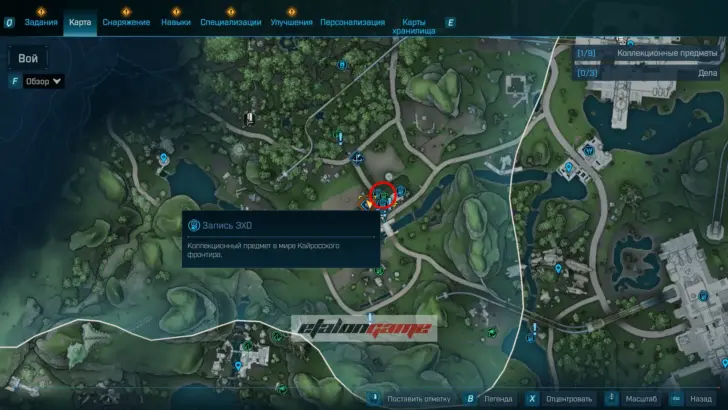This screenshot has width=728, height=410.
Task: Open the Легенда map legend
Action: click(x=498, y=398)
